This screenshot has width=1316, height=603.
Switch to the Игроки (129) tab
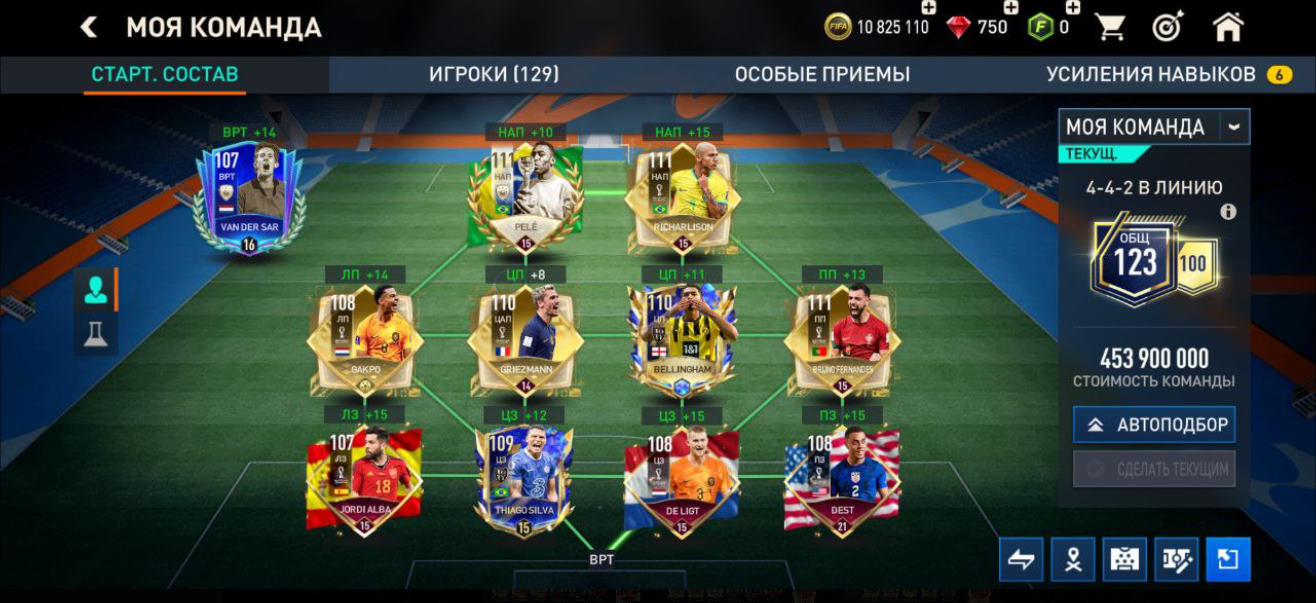pyautogui.click(x=494, y=74)
